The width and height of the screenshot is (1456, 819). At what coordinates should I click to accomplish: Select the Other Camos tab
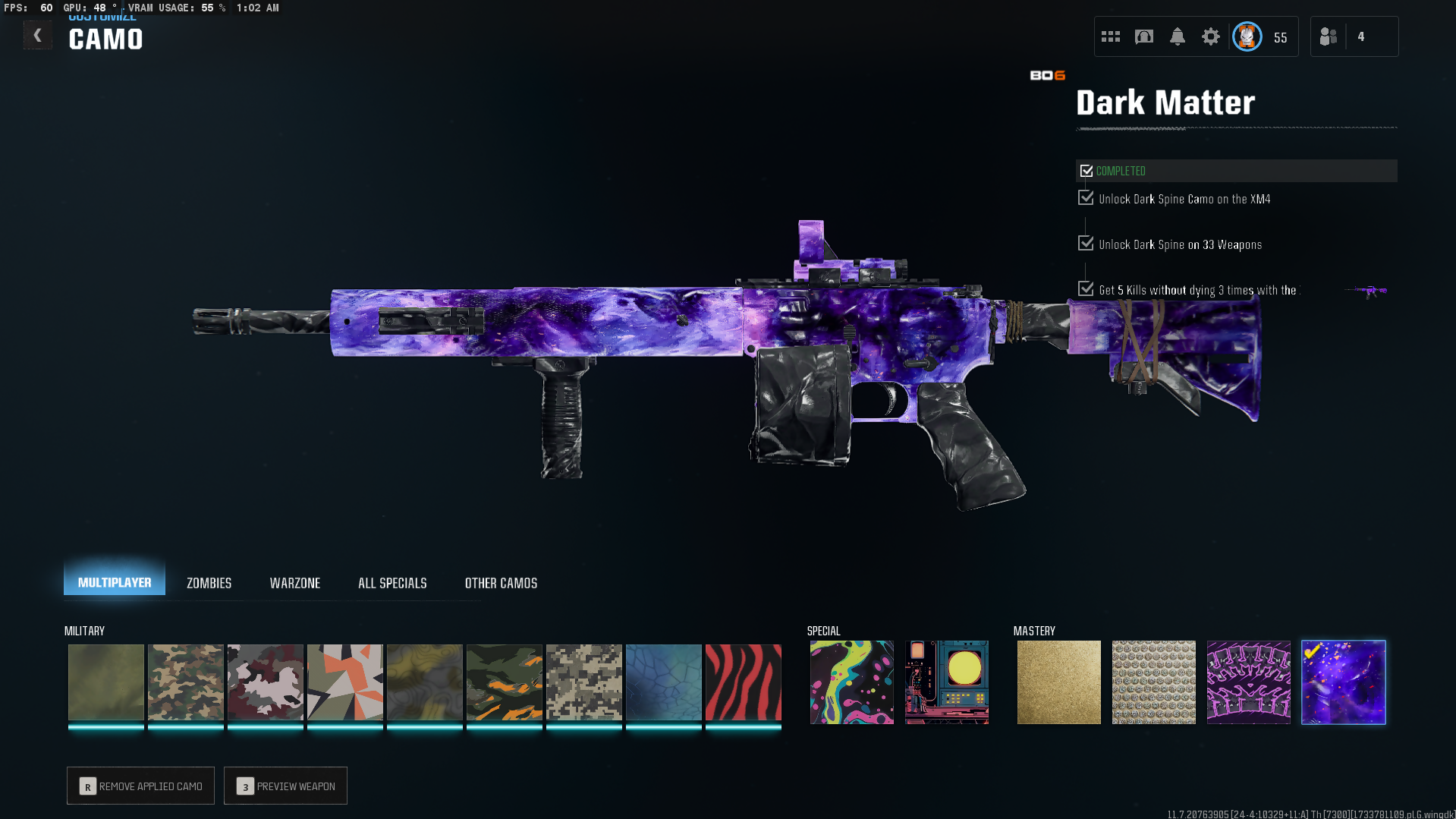[501, 583]
